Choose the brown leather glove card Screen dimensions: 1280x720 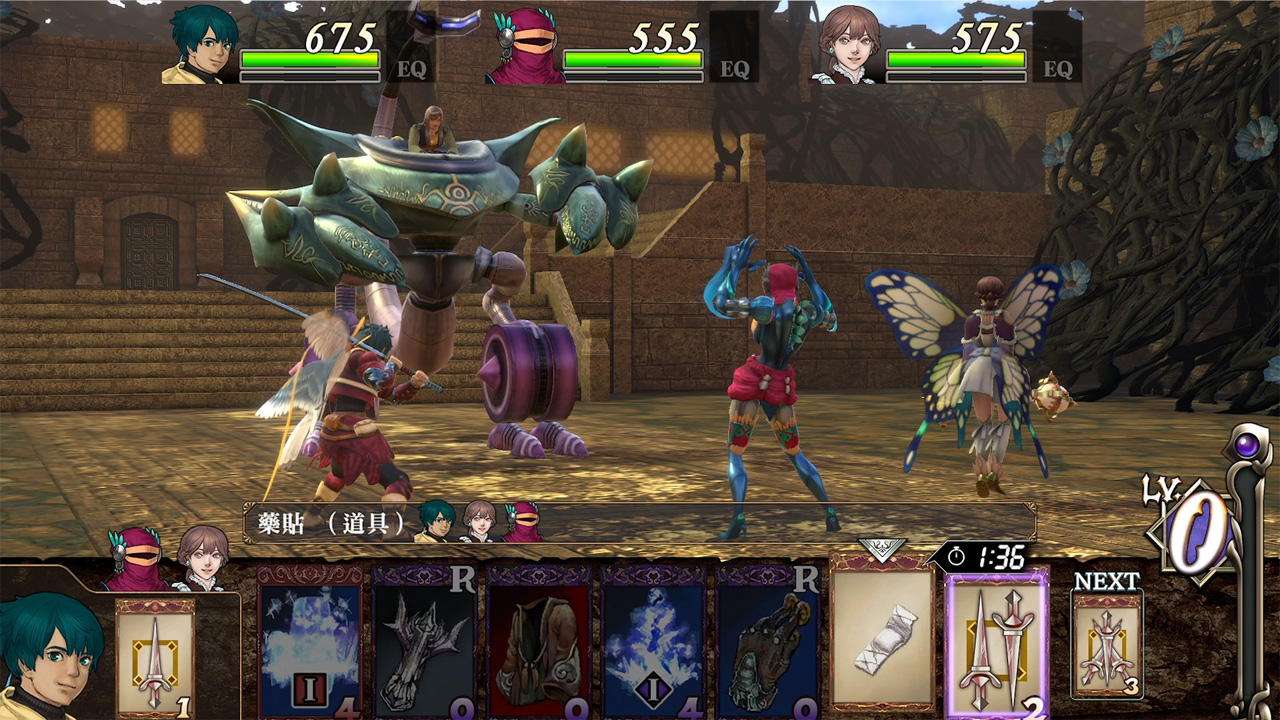tap(767, 645)
